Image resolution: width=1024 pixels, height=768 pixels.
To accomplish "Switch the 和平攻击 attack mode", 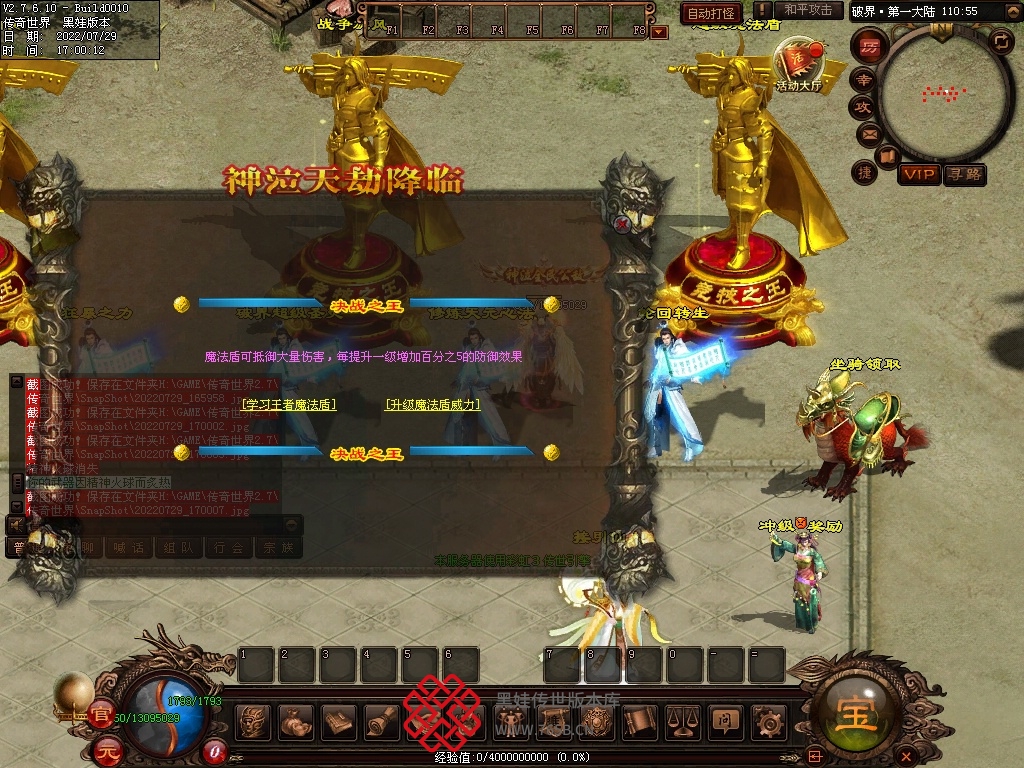I will pyautogui.click(x=808, y=10).
